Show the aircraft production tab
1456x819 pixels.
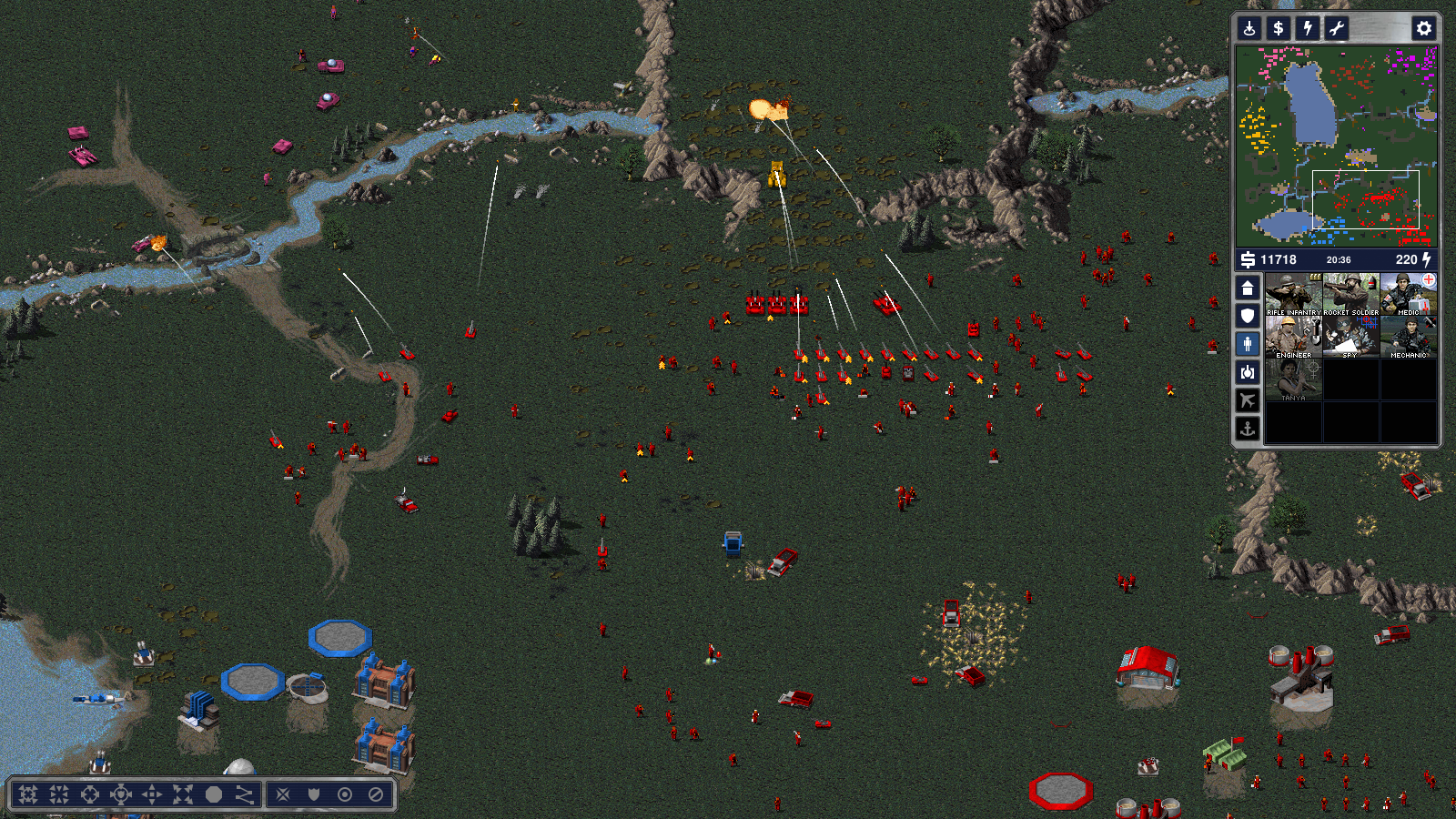click(1248, 400)
